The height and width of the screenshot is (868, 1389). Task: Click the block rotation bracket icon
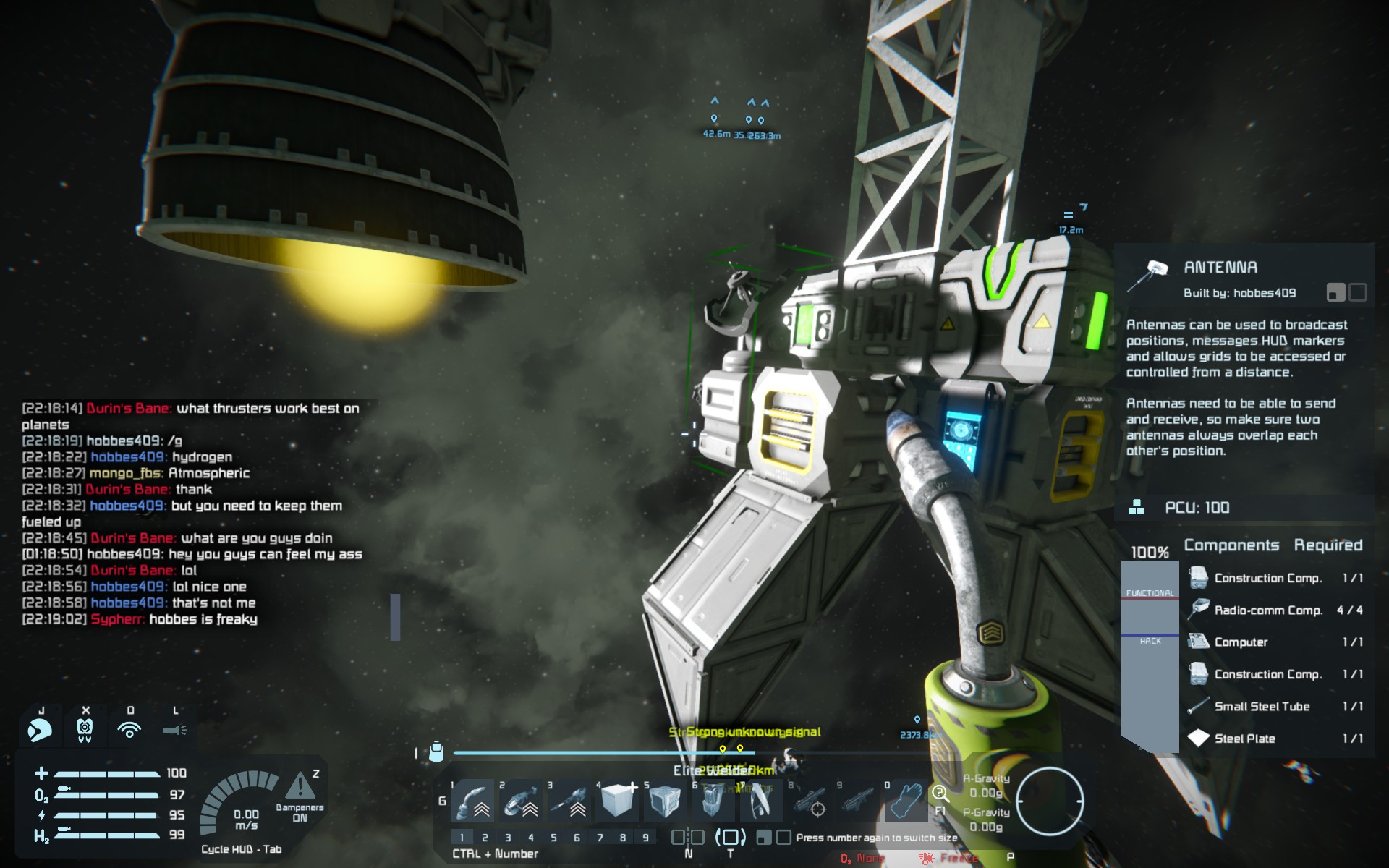[x=730, y=838]
